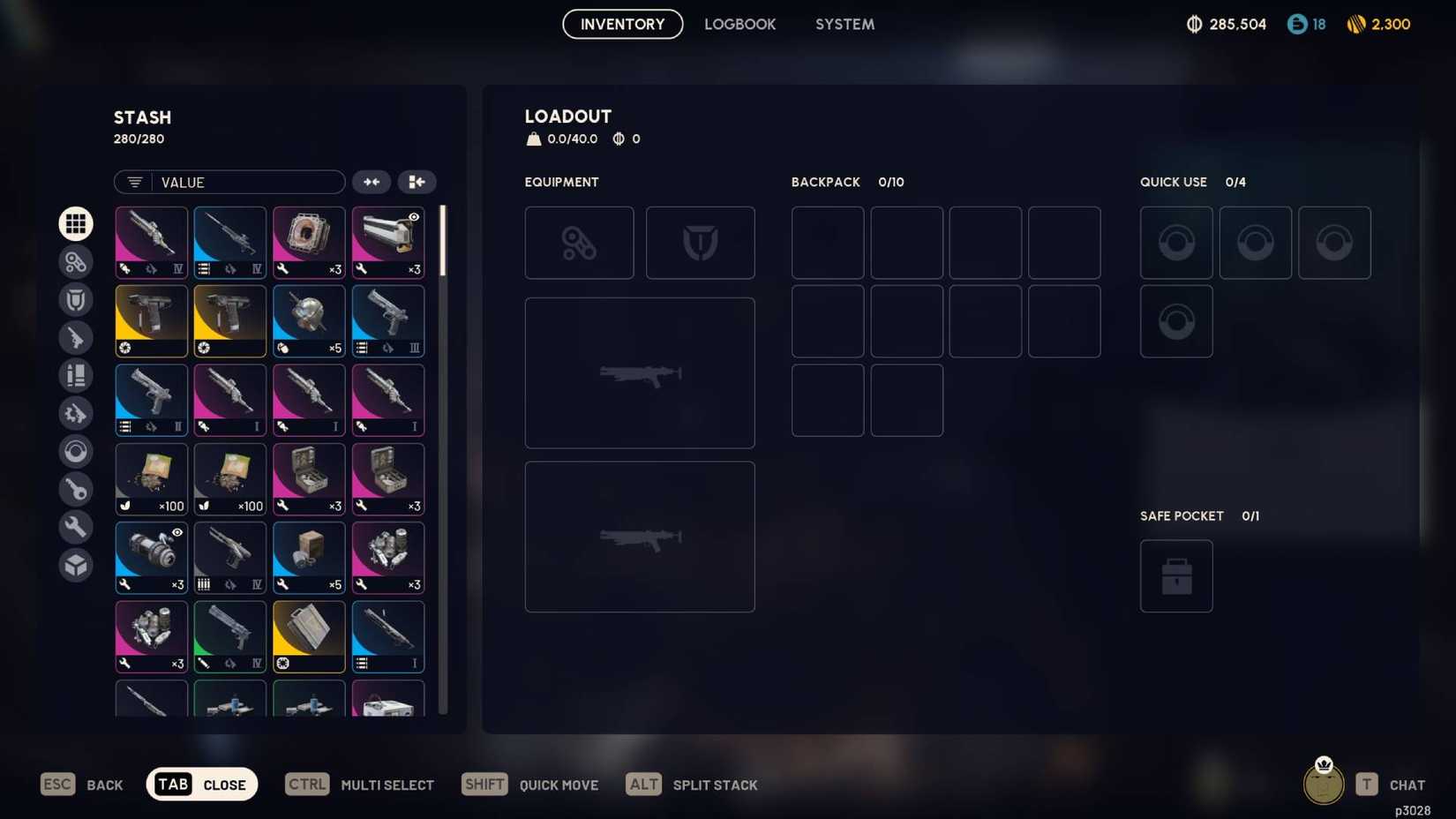Switch to the LOGBOOK tab

pos(740,24)
